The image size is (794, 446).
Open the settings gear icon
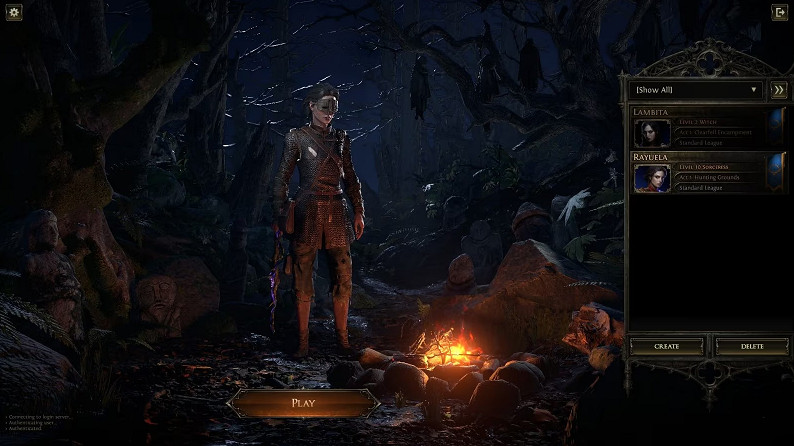(14, 12)
